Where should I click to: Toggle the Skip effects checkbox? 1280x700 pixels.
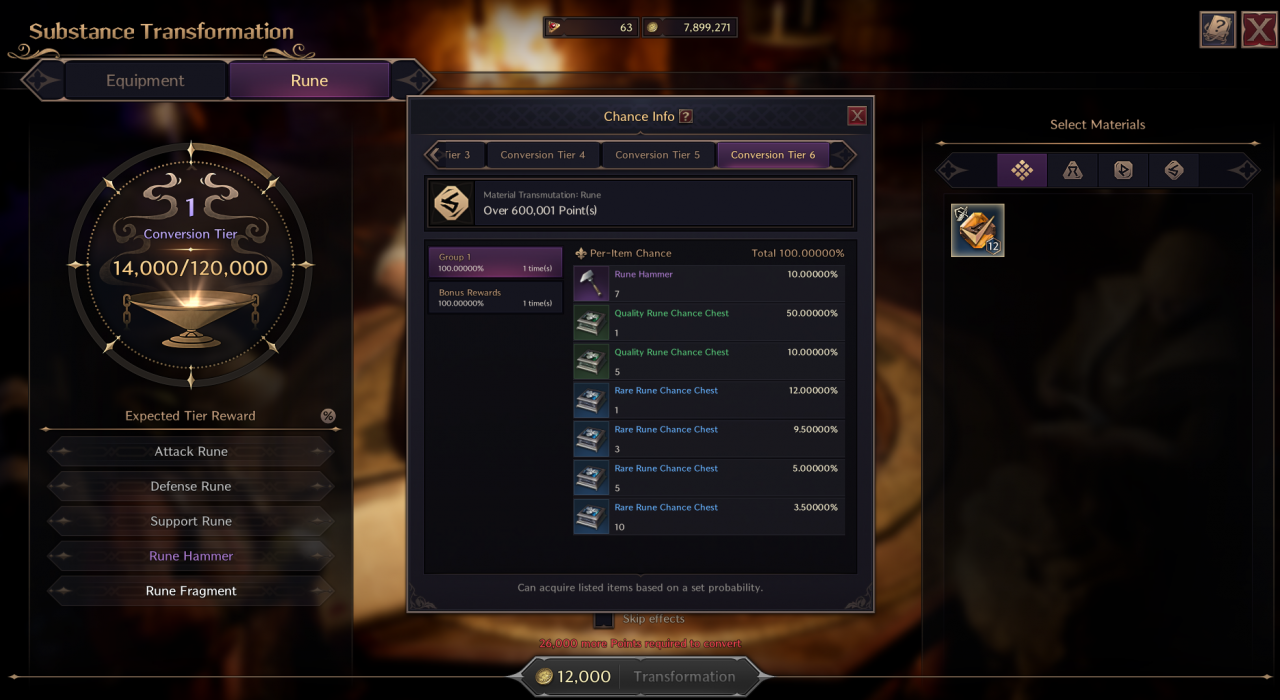[x=603, y=619]
